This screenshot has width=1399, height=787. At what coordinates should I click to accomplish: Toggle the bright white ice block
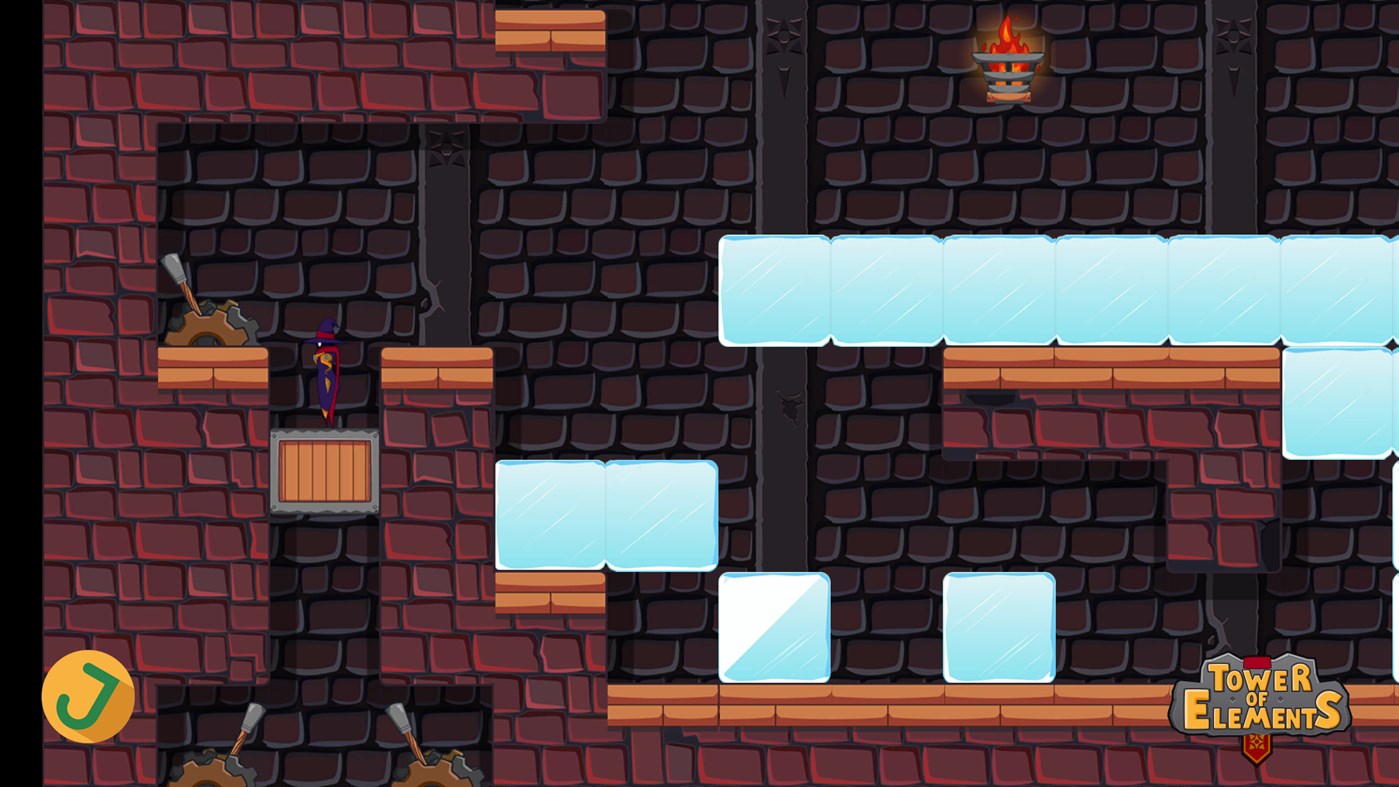[775, 627]
